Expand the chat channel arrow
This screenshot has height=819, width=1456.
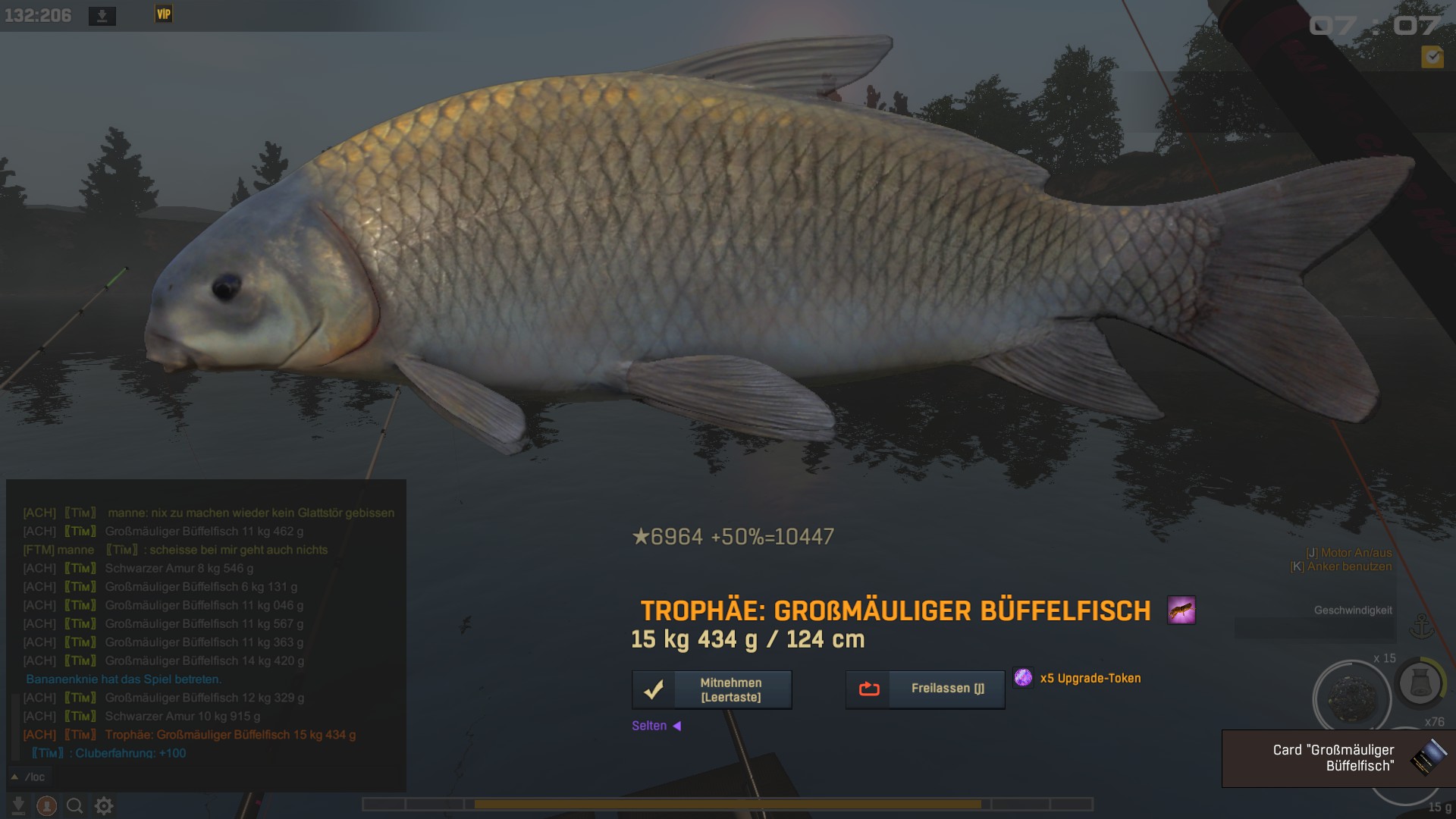[14, 777]
